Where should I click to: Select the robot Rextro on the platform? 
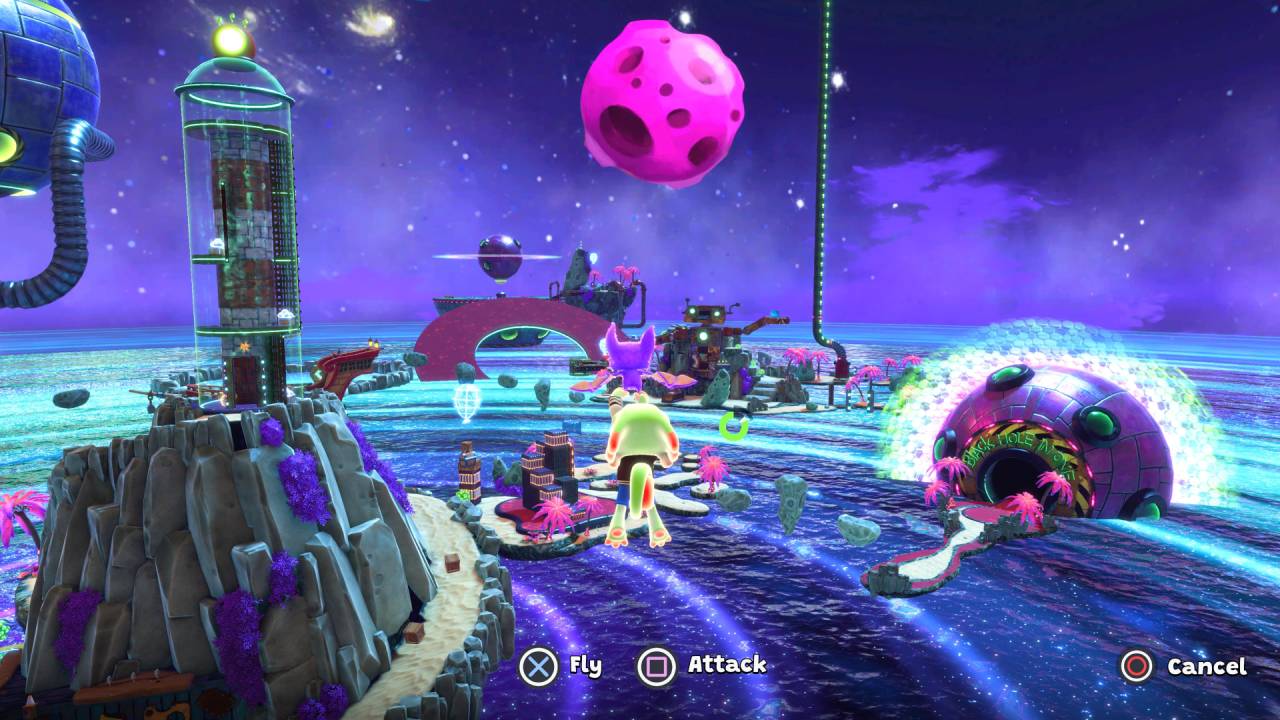pos(705,330)
